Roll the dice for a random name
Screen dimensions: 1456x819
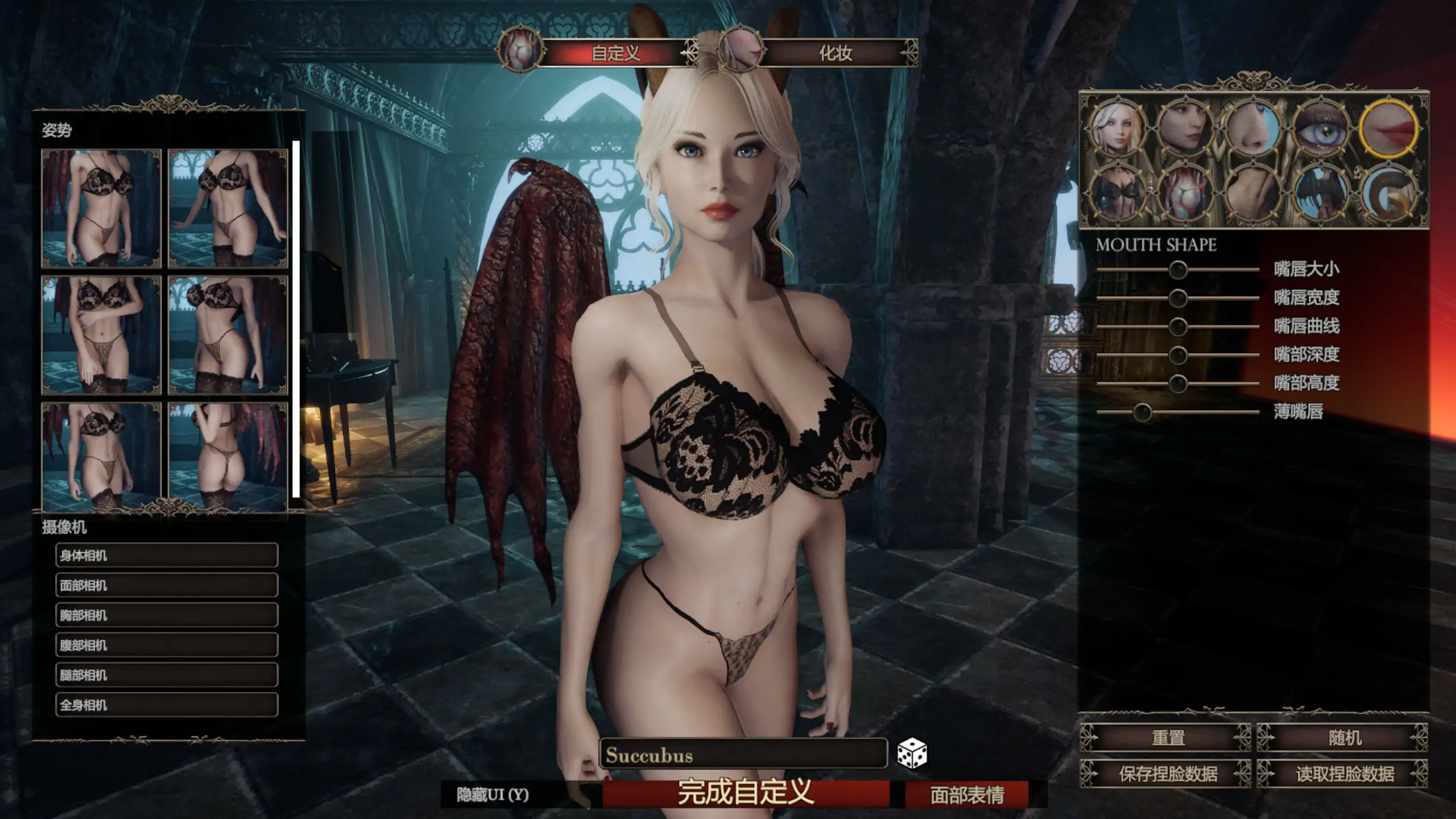point(912,754)
